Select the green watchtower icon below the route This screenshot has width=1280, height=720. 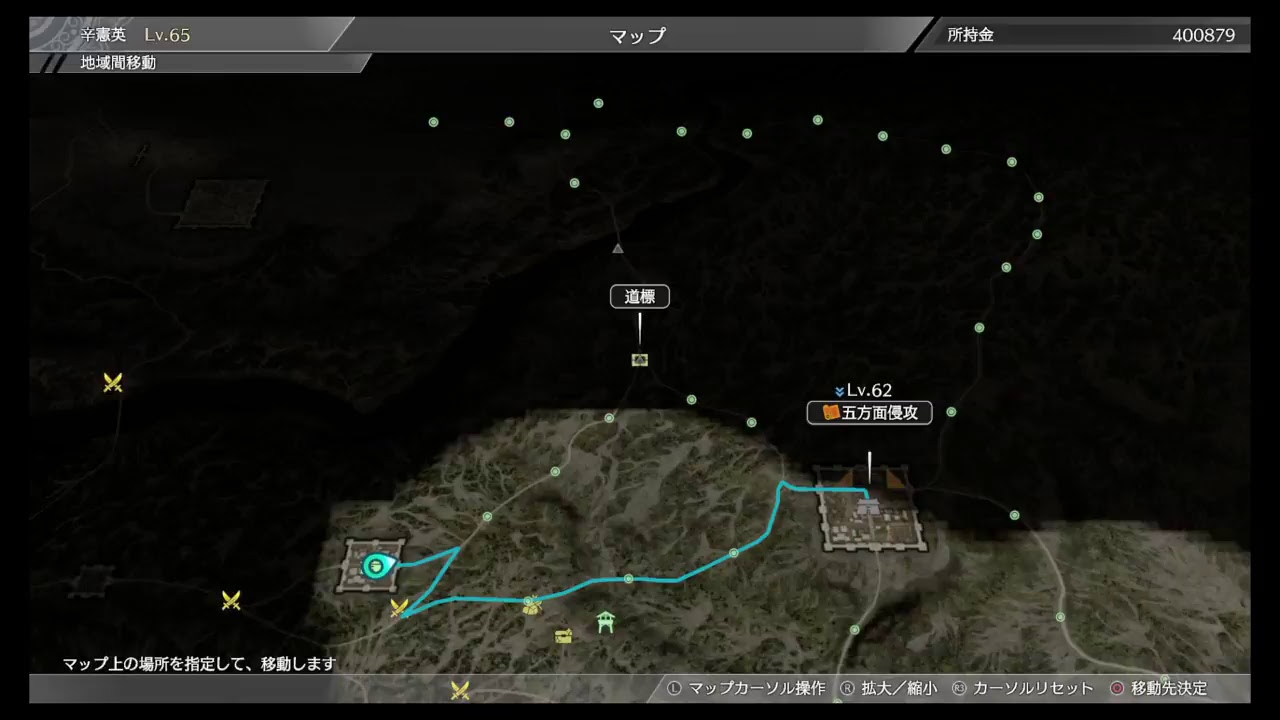[x=605, y=622]
